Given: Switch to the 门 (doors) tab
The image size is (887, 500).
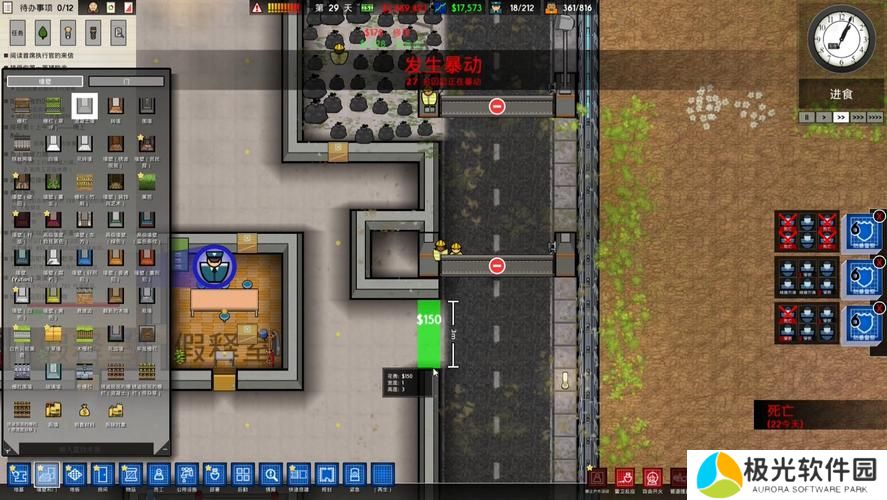Looking at the screenshot, I should pos(126,81).
